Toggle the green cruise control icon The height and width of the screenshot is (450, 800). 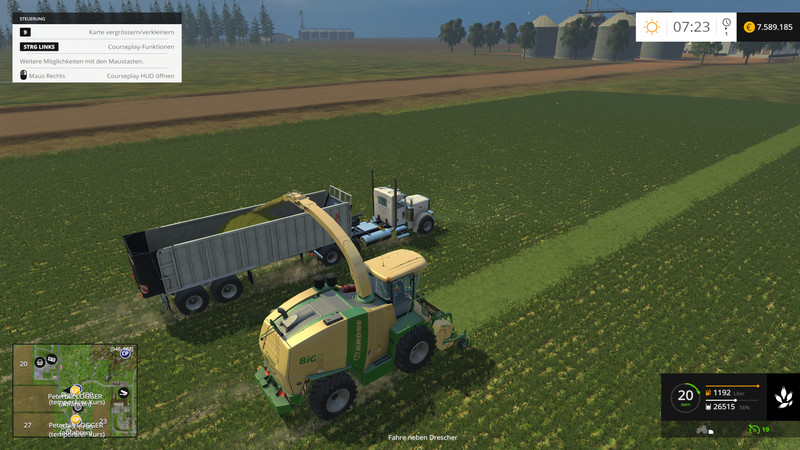coord(754,429)
